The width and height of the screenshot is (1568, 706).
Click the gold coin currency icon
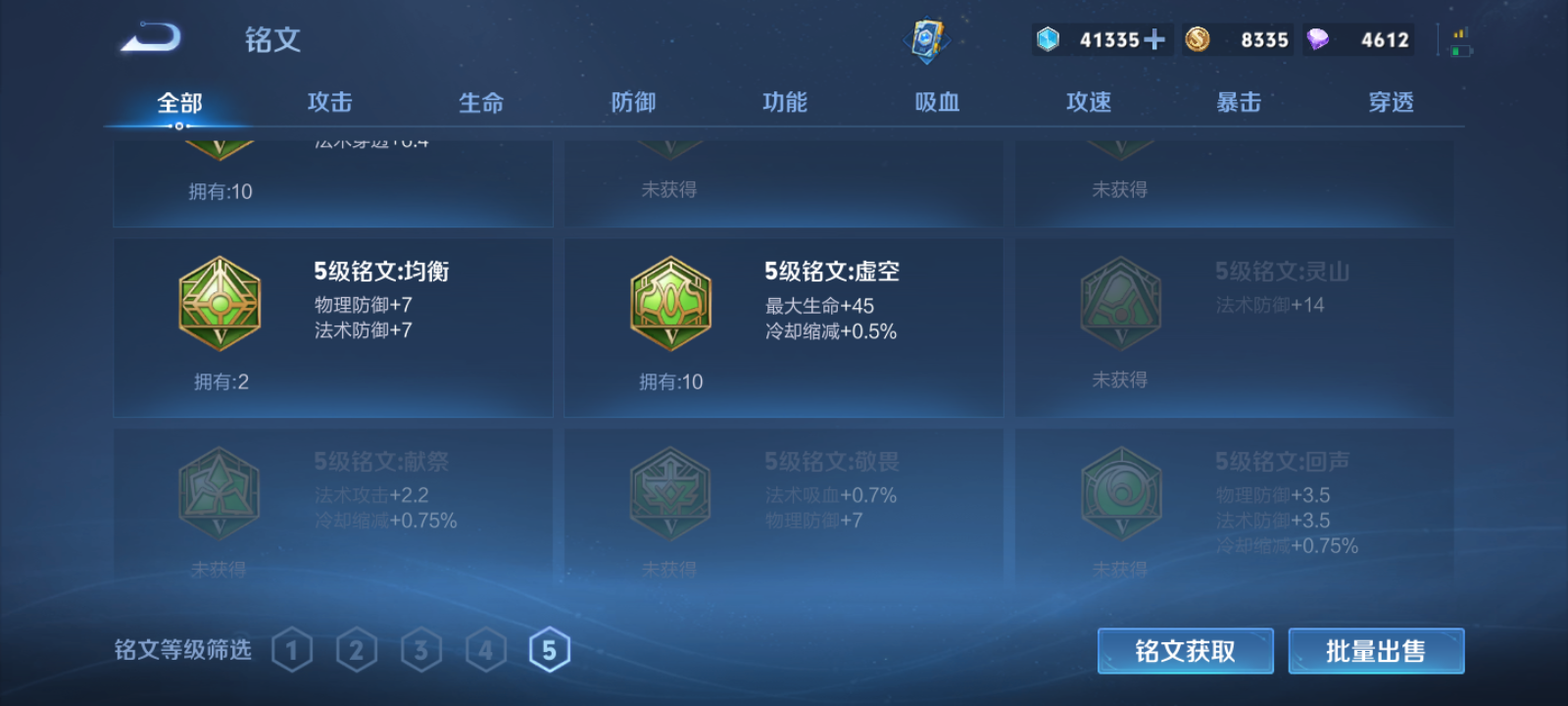1198,39
